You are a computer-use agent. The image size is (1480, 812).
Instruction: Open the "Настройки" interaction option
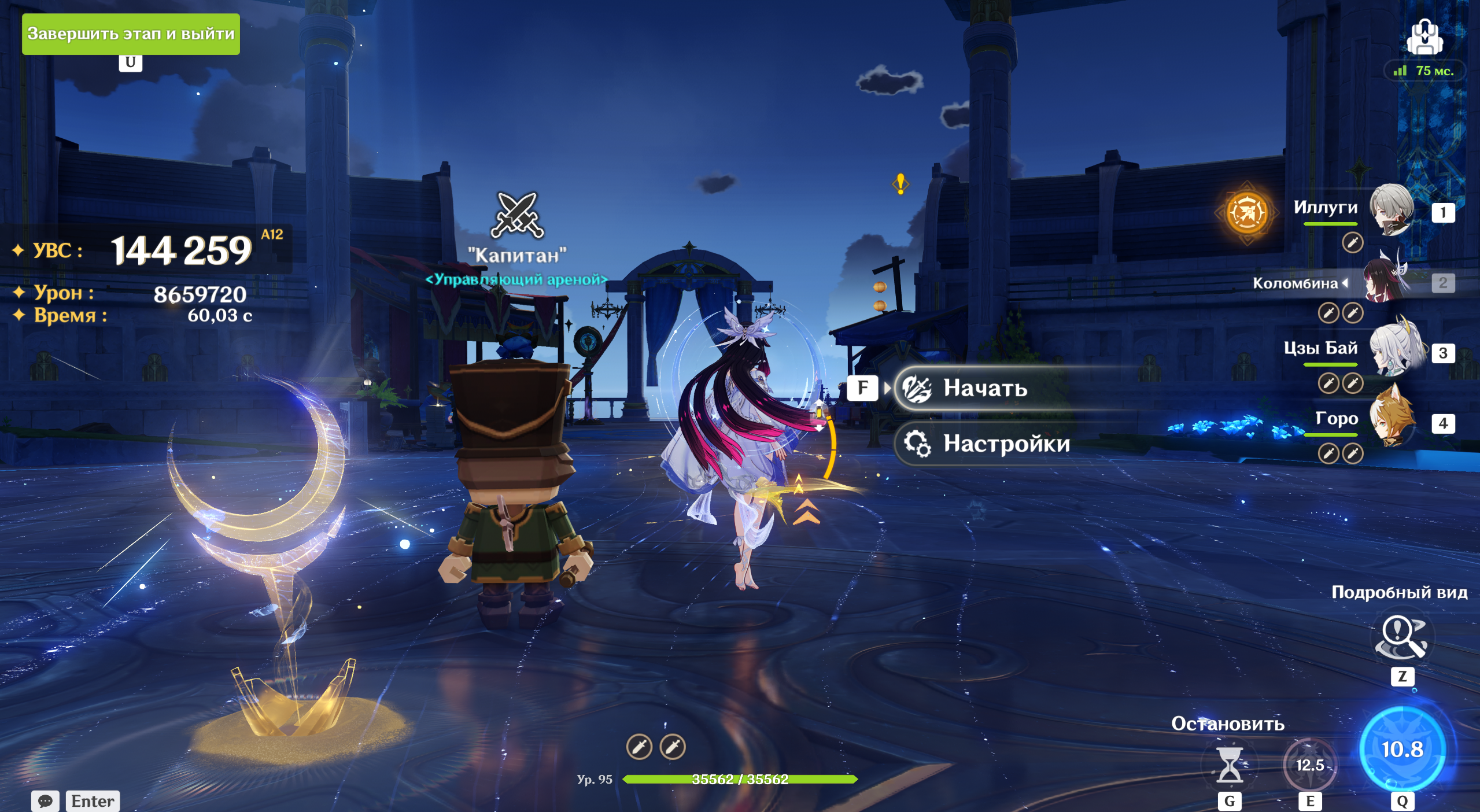1006,444
